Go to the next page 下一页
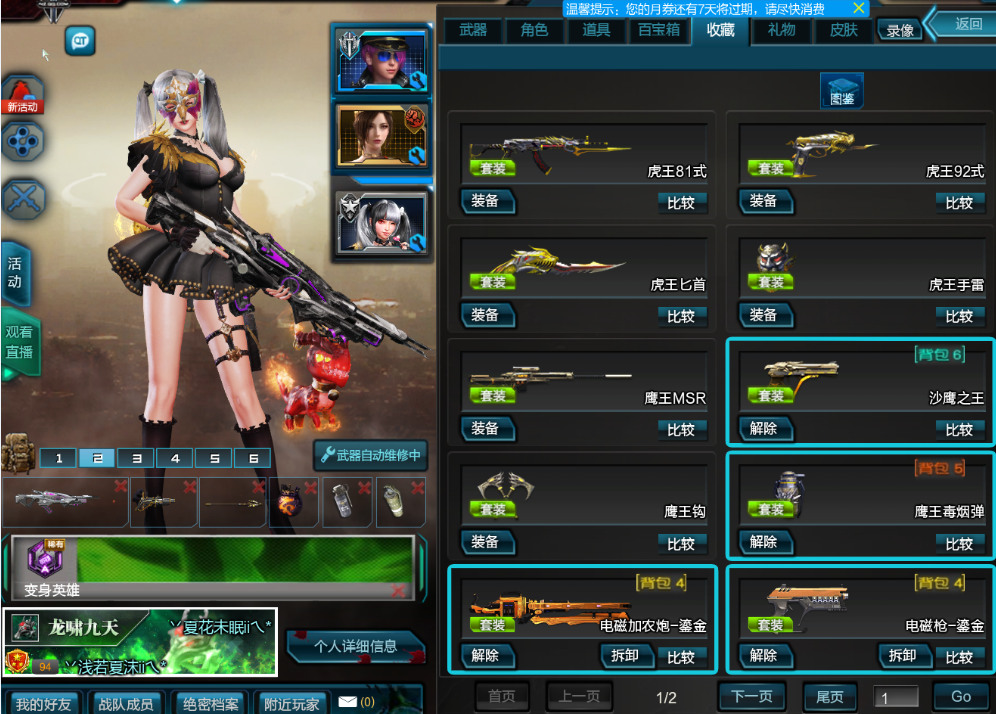 pyautogui.click(x=752, y=697)
